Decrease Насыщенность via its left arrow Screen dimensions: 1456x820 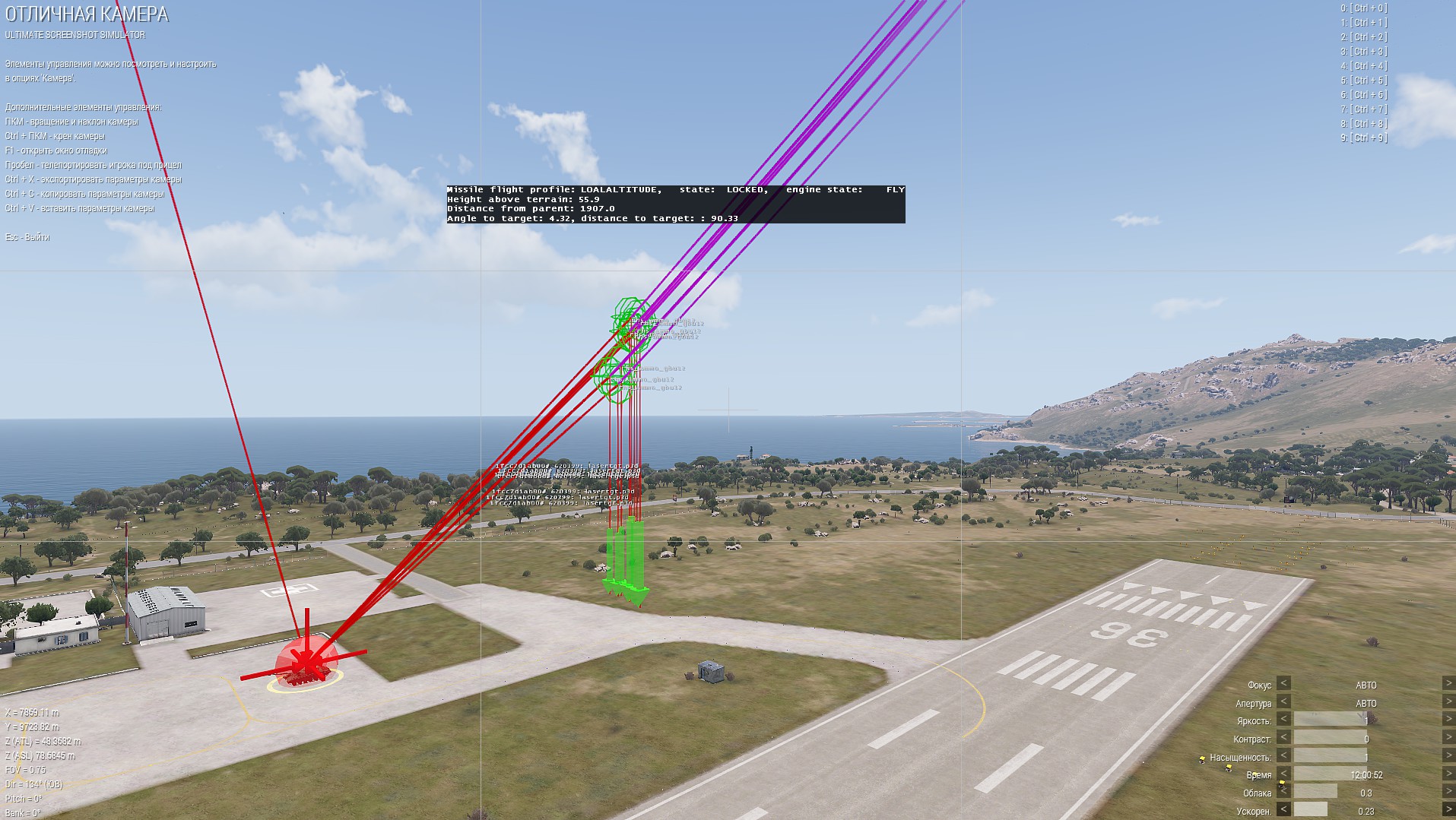pyautogui.click(x=1283, y=755)
